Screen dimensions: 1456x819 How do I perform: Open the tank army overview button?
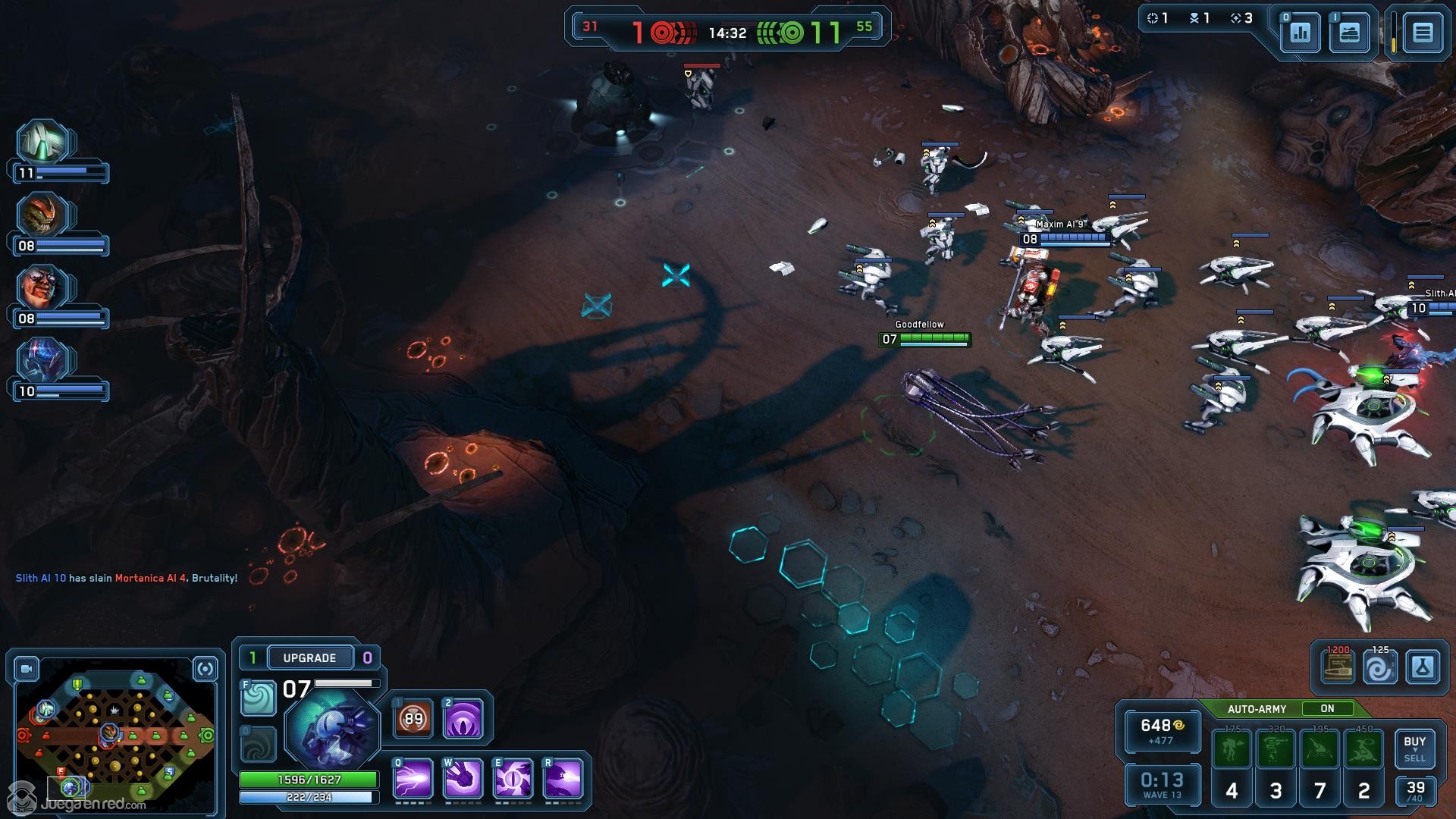click(x=1349, y=33)
